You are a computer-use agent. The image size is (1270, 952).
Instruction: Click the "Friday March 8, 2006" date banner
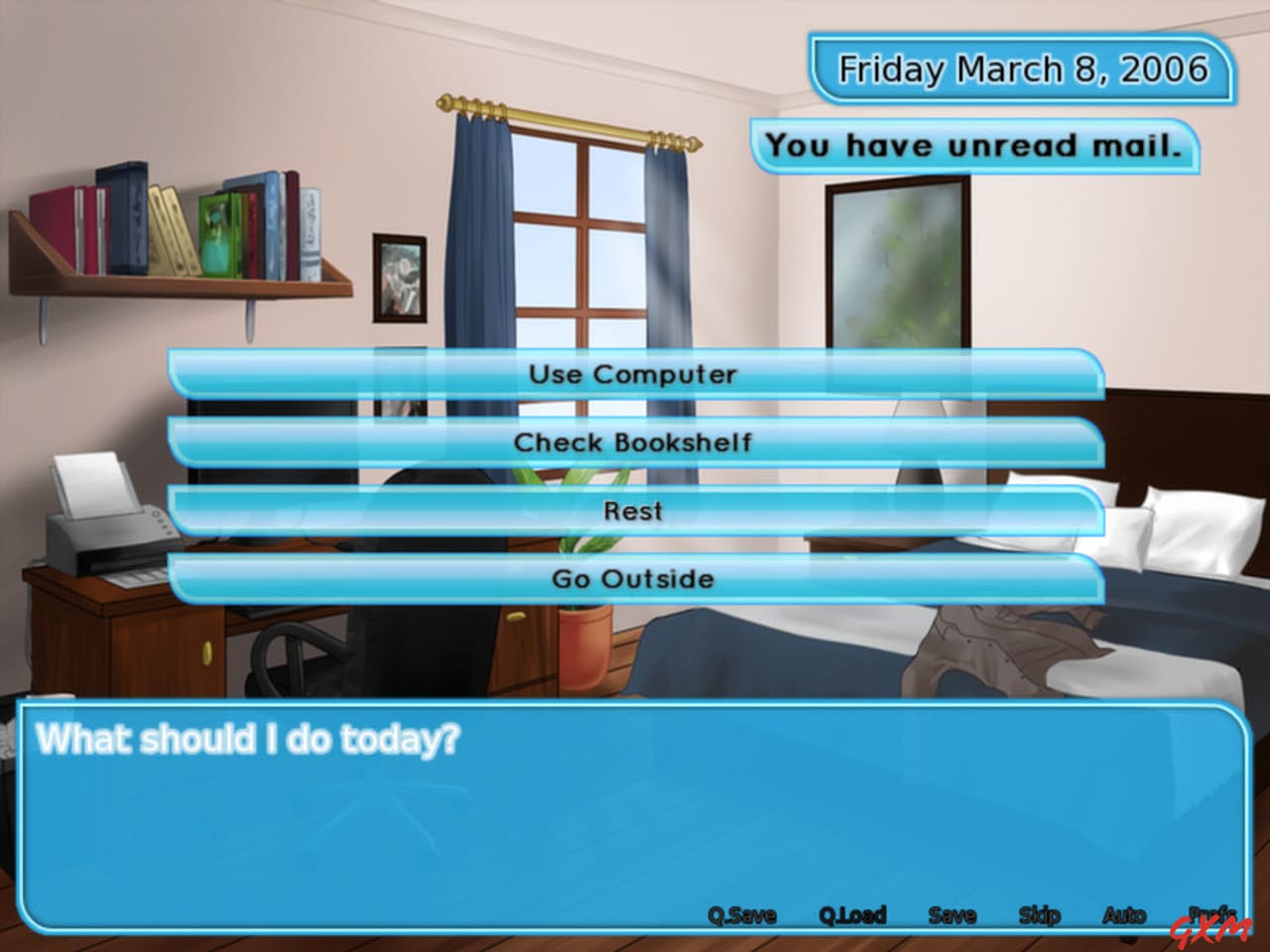point(1023,69)
